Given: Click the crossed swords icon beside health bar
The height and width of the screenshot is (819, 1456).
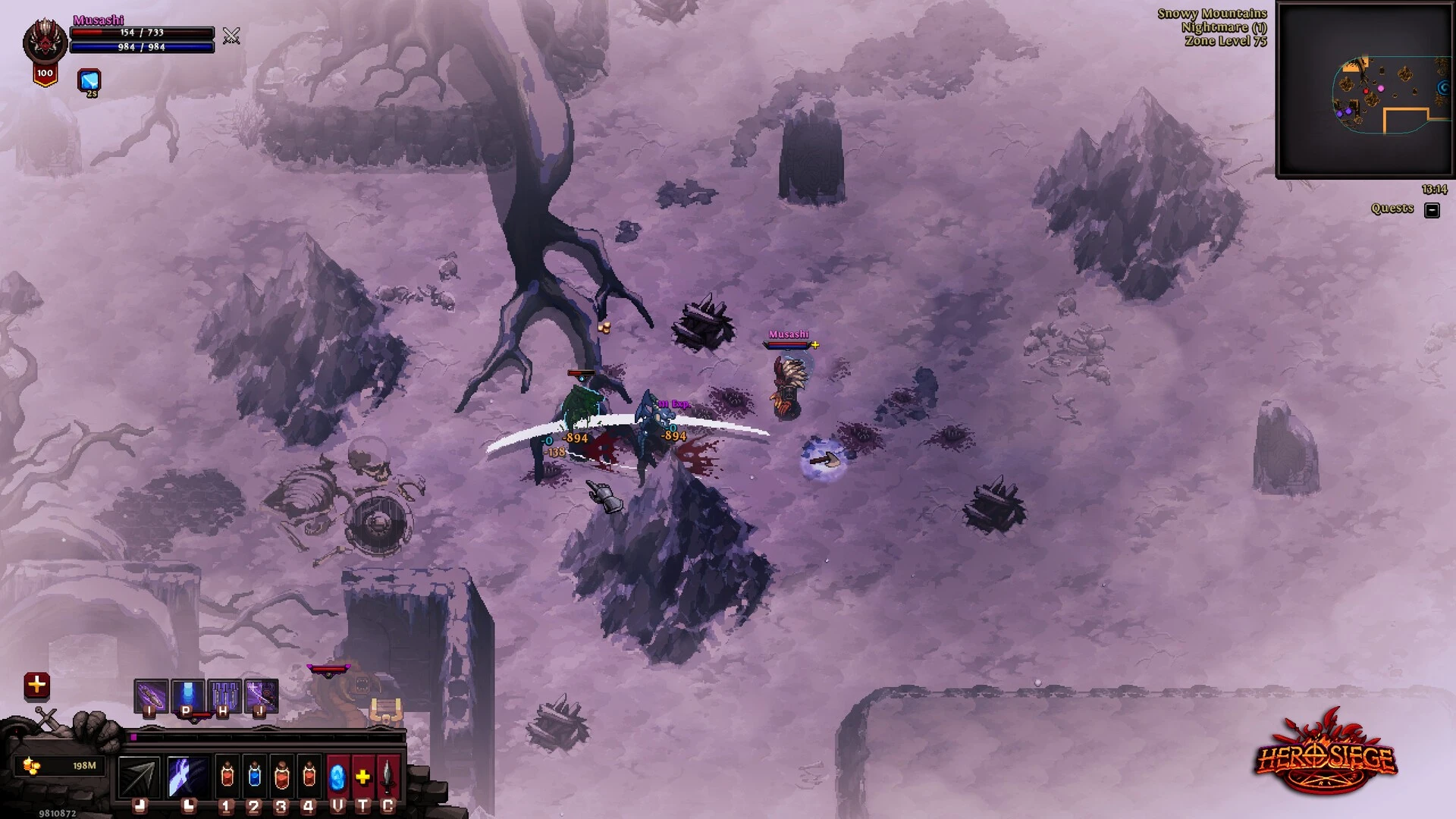Looking at the screenshot, I should pyautogui.click(x=231, y=36).
